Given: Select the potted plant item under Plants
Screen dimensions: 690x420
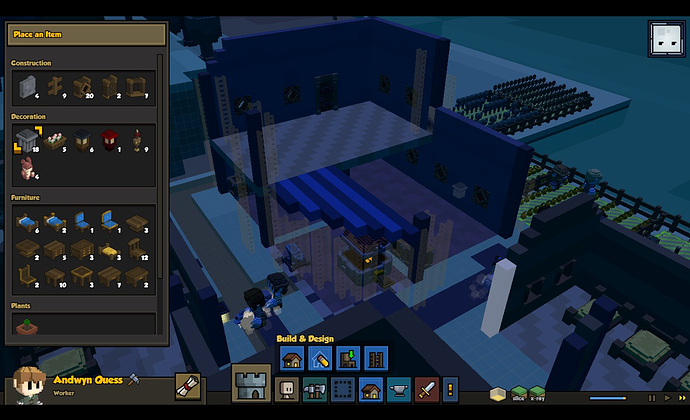Looking at the screenshot, I should click(26, 323).
